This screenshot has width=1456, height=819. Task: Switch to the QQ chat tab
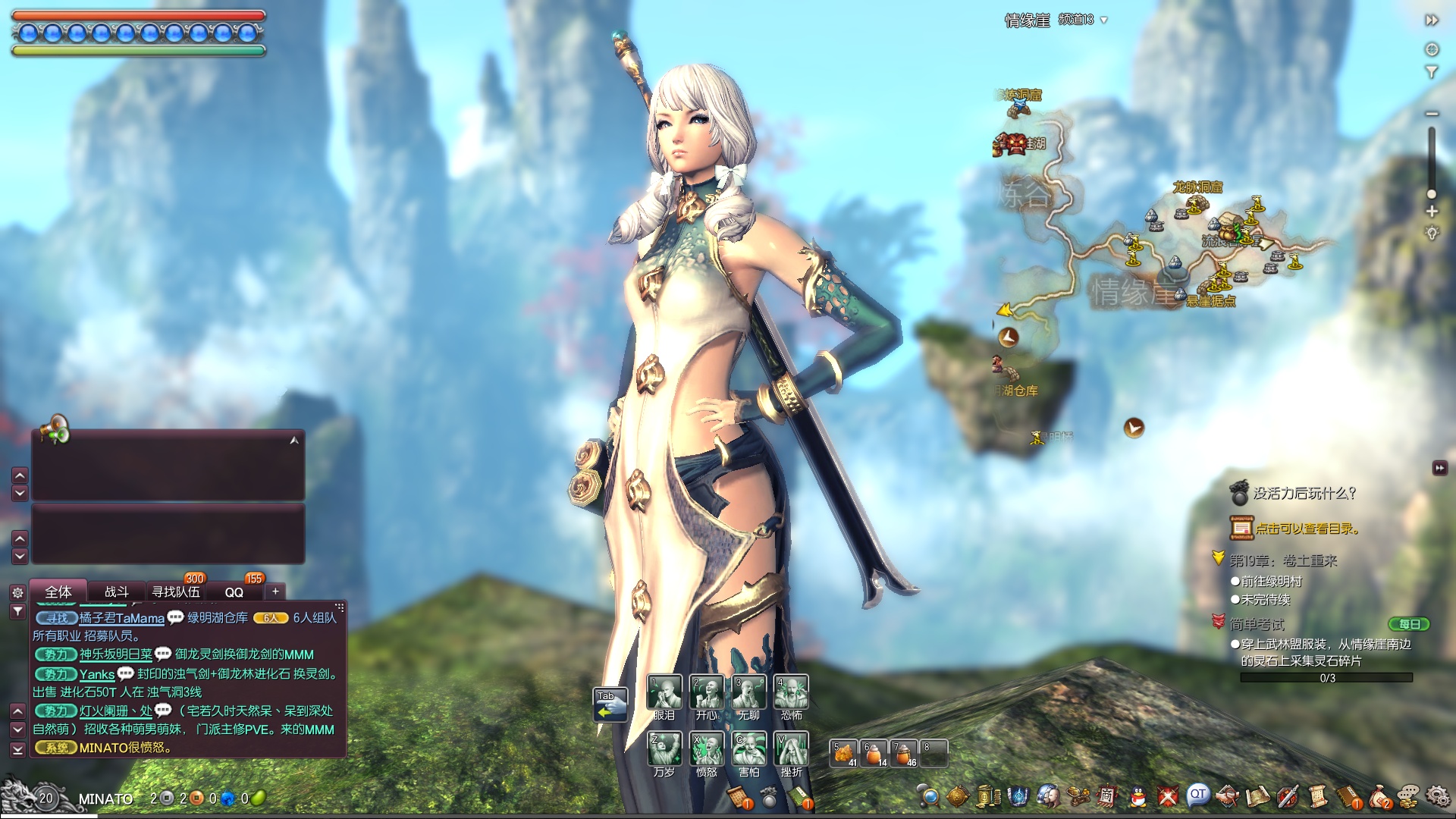pos(234,592)
